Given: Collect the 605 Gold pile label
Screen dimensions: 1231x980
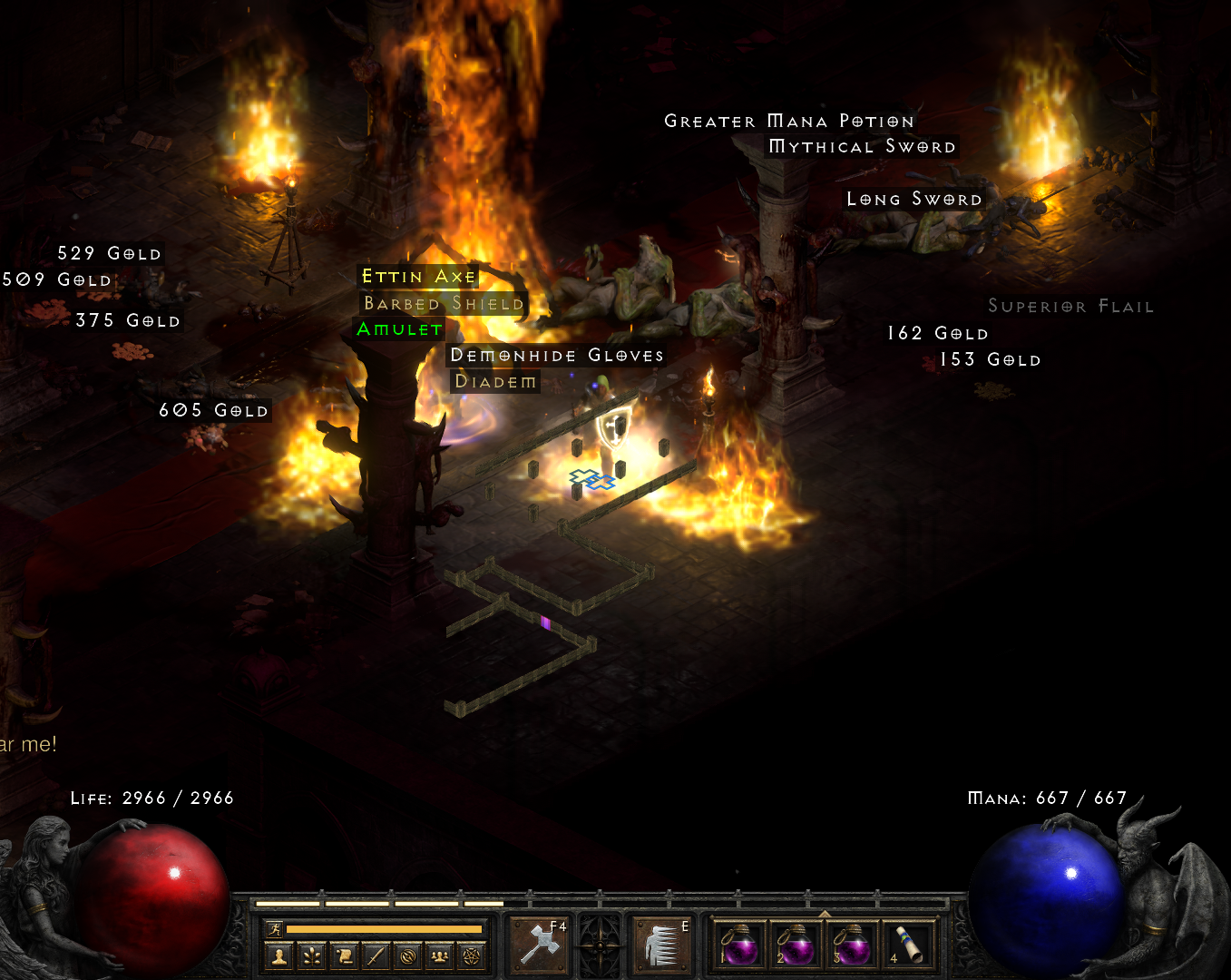Looking at the screenshot, I should coord(214,411).
